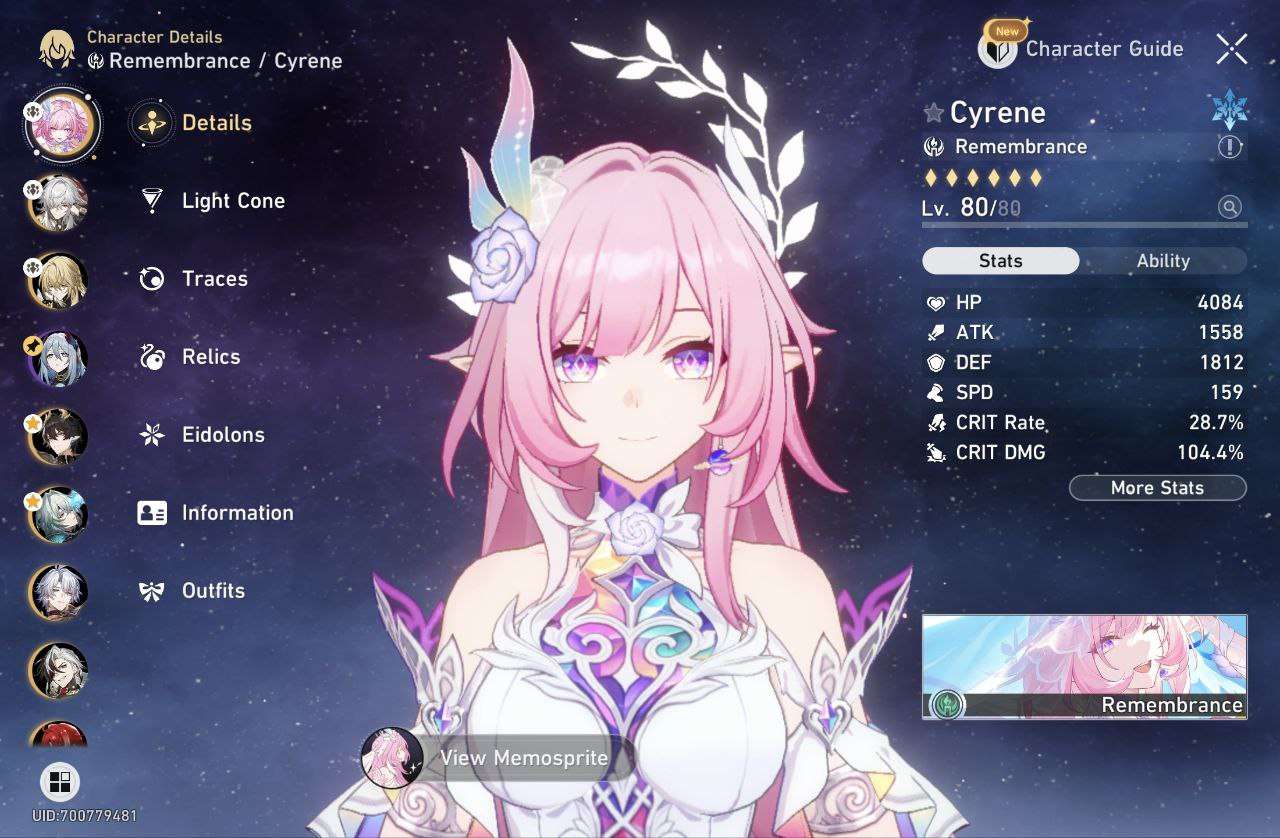The image size is (1280, 838).
Task: Open the Light Cone section
Action: pyautogui.click(x=232, y=201)
